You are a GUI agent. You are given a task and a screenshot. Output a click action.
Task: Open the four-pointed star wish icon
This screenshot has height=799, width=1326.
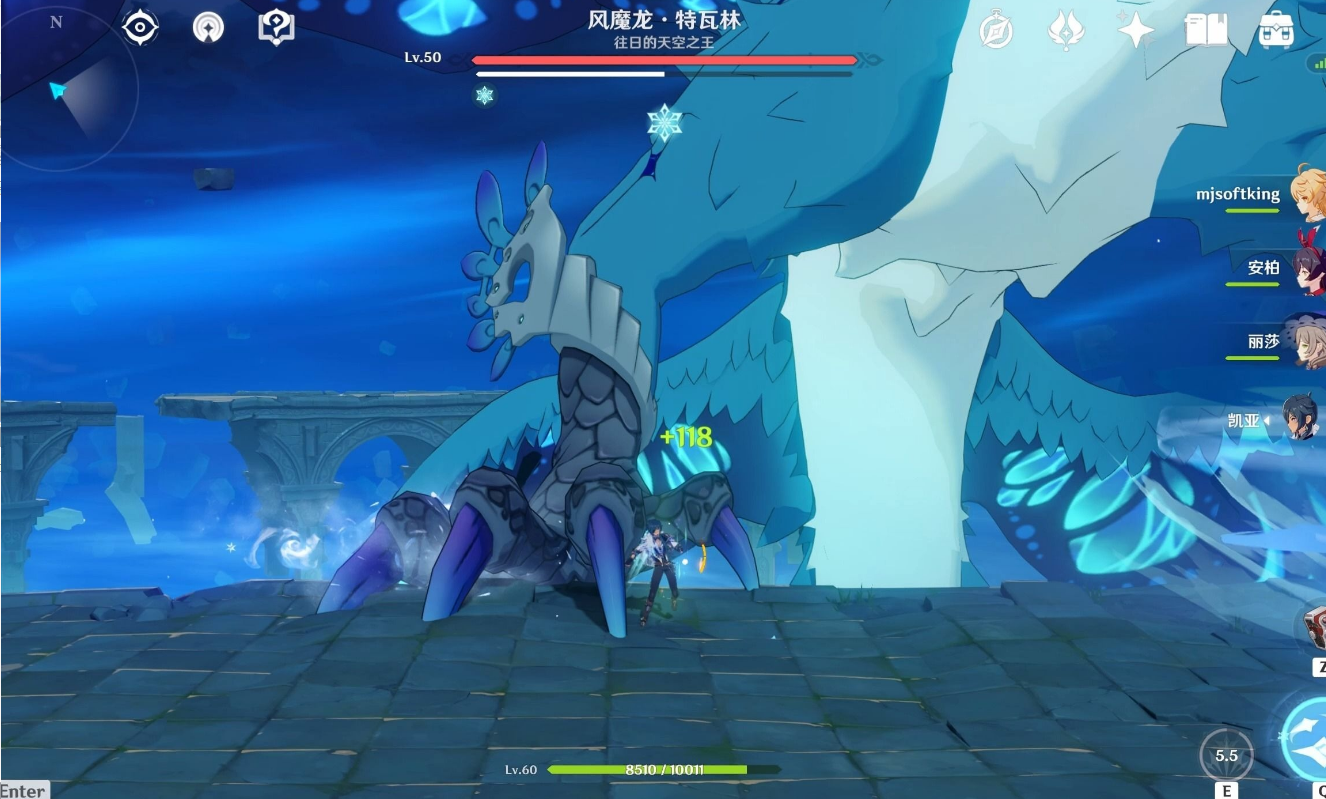coord(1136,31)
